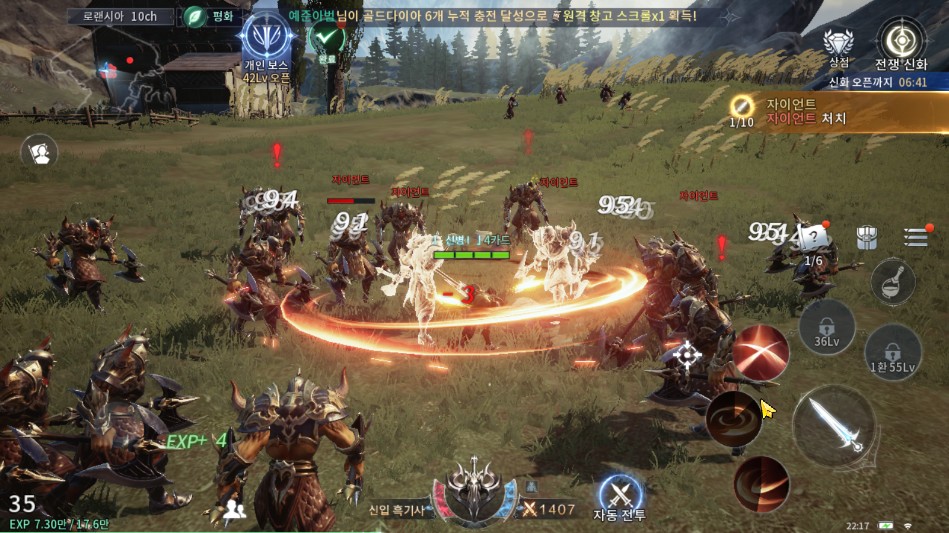The width and height of the screenshot is (949, 533).
Task: Open the chat speech-bubble button
Action: [x=40, y=152]
